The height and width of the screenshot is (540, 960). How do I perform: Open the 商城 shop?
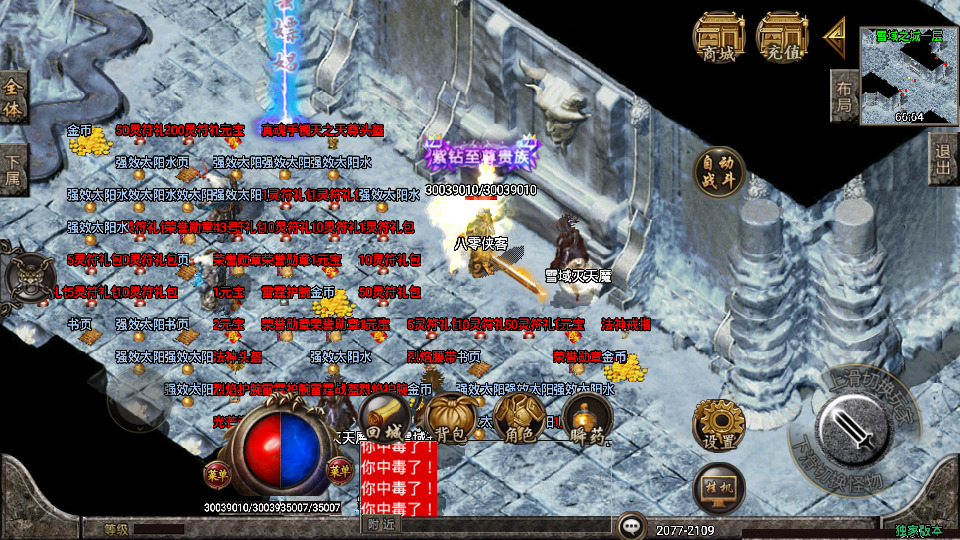pyautogui.click(x=719, y=38)
